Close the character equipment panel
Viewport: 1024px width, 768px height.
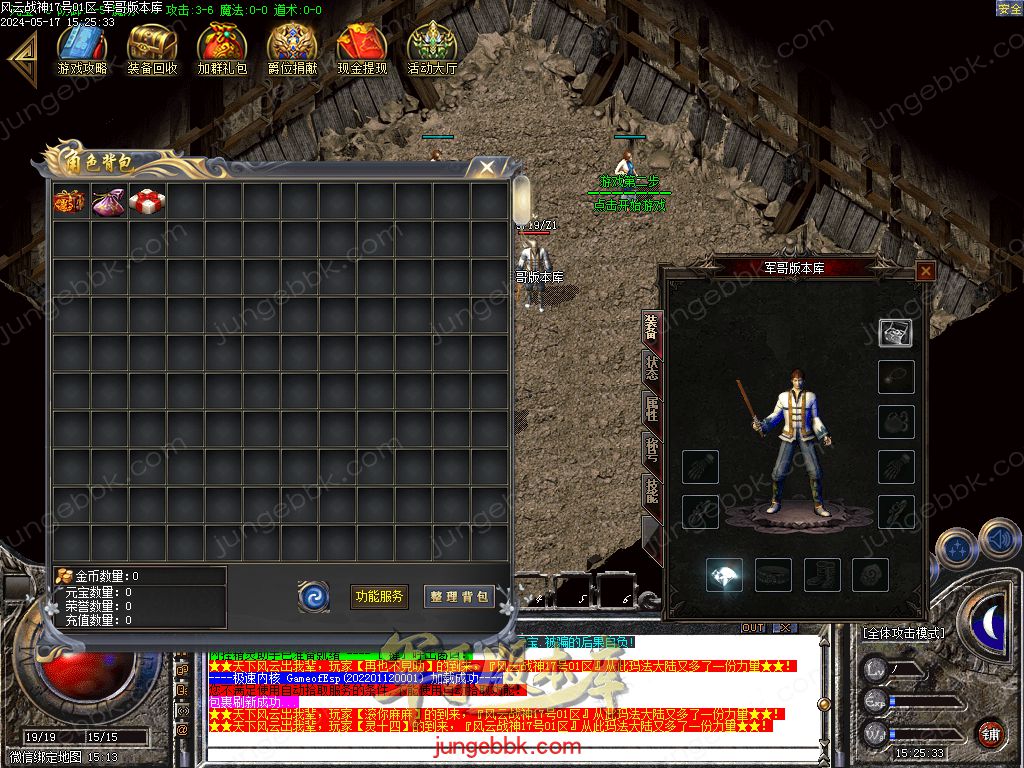pyautogui.click(x=925, y=270)
